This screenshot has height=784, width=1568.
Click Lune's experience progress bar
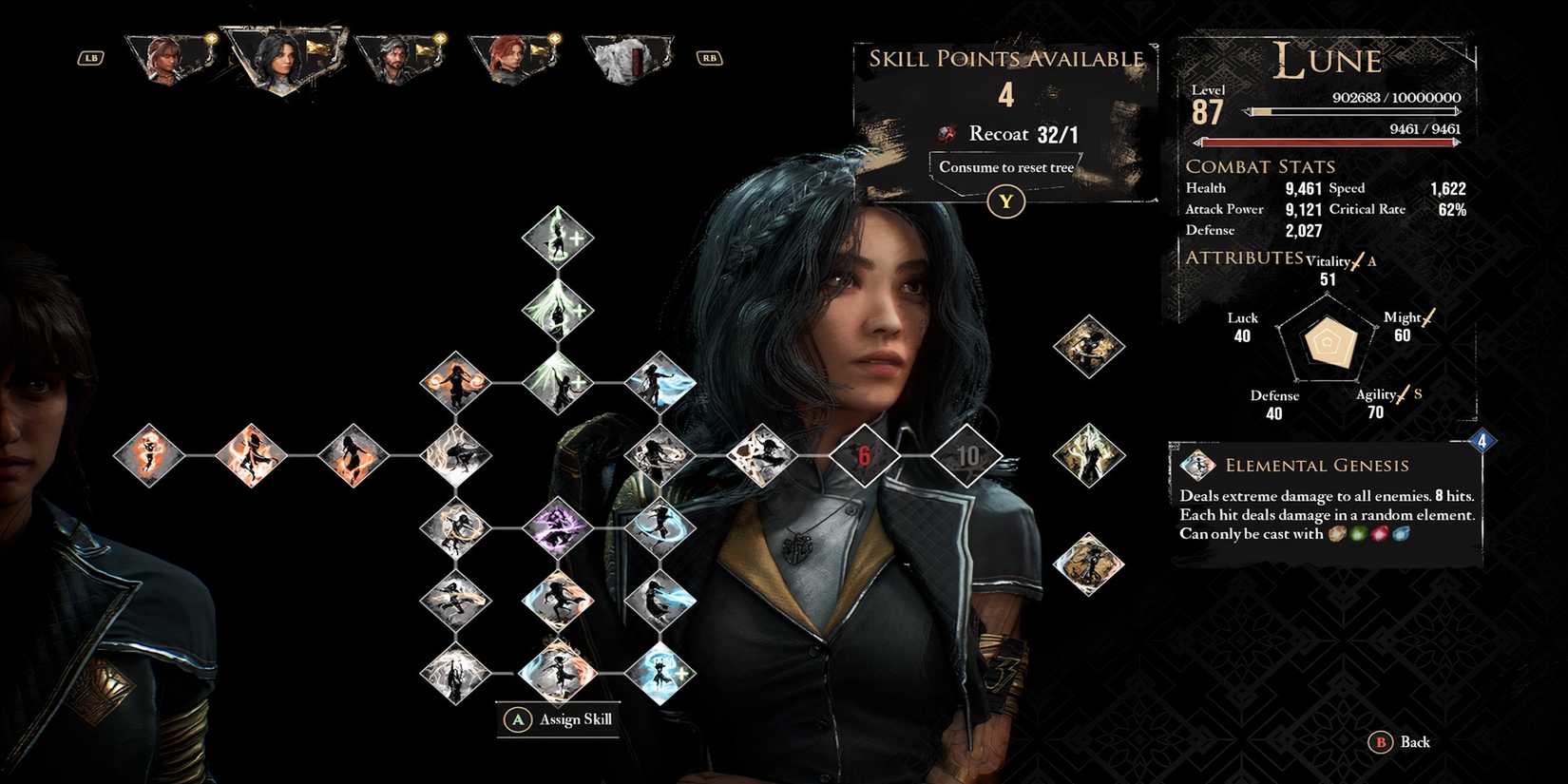[x=1349, y=110]
